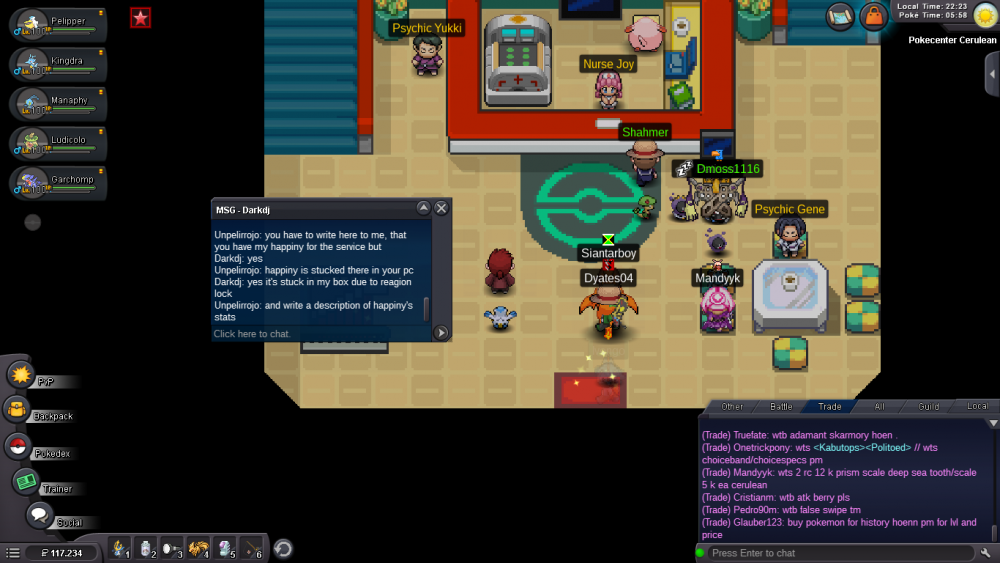Open the Social menu
The height and width of the screenshot is (563, 1000).
tap(39, 516)
